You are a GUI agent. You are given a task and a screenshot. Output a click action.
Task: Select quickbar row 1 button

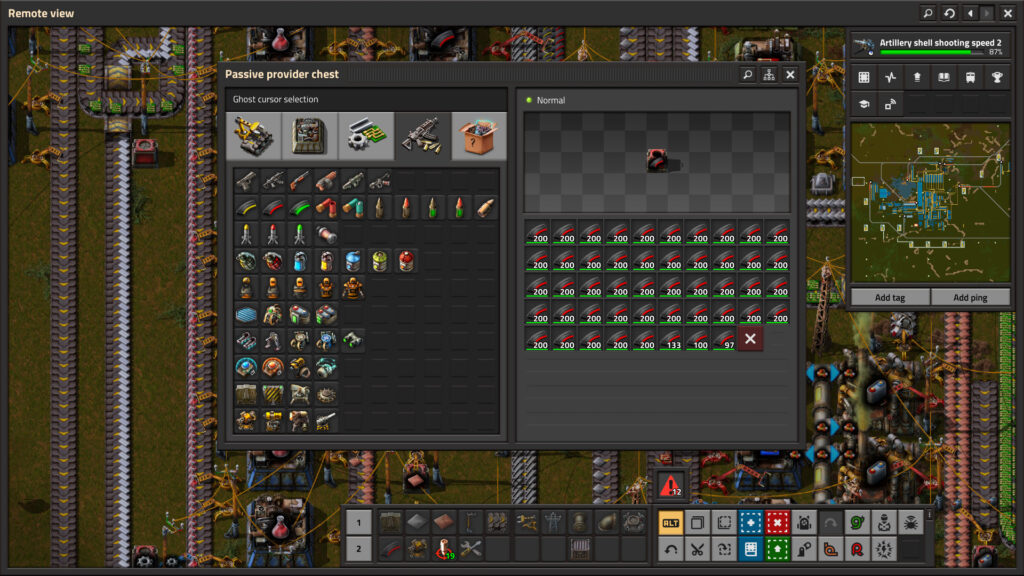tap(358, 522)
